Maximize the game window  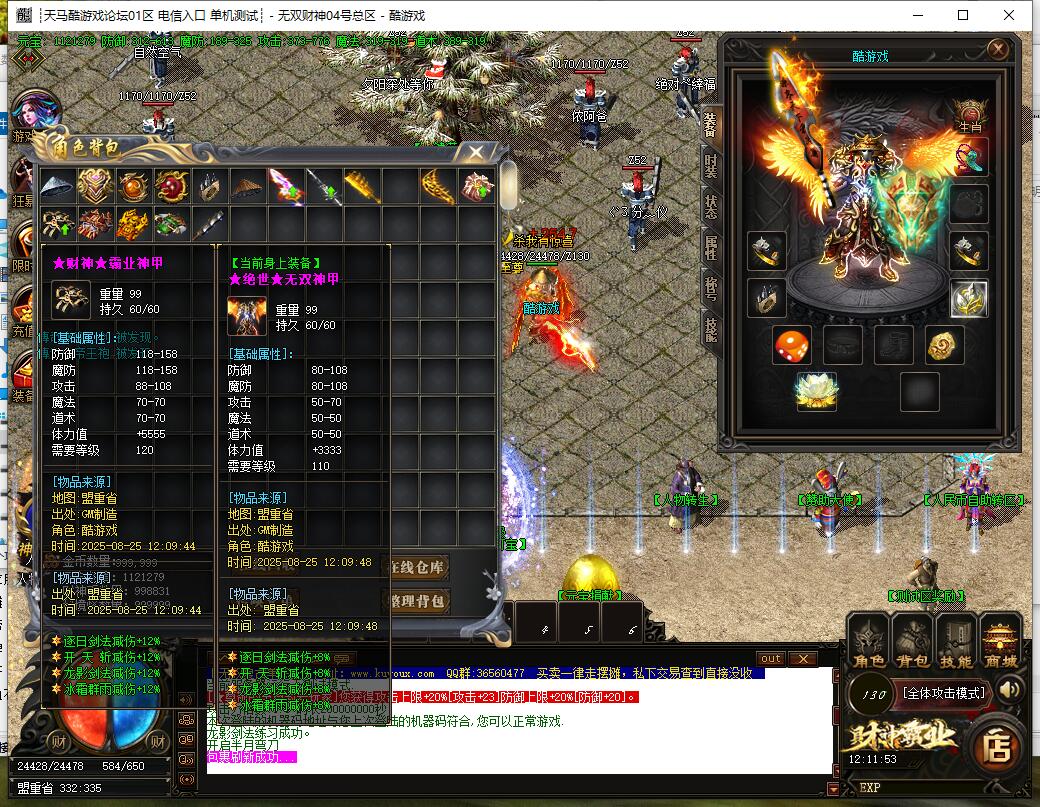[963, 15]
